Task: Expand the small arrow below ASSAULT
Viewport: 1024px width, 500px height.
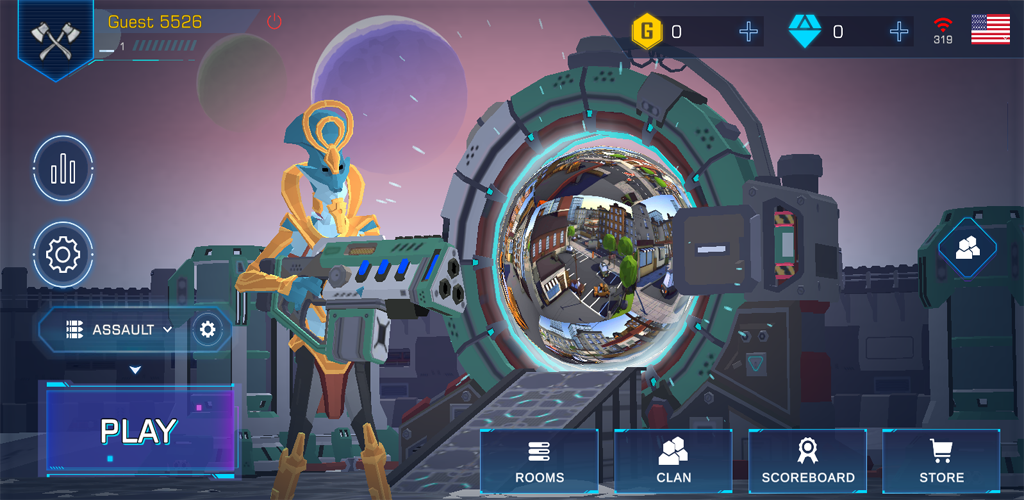Action: coord(135,370)
